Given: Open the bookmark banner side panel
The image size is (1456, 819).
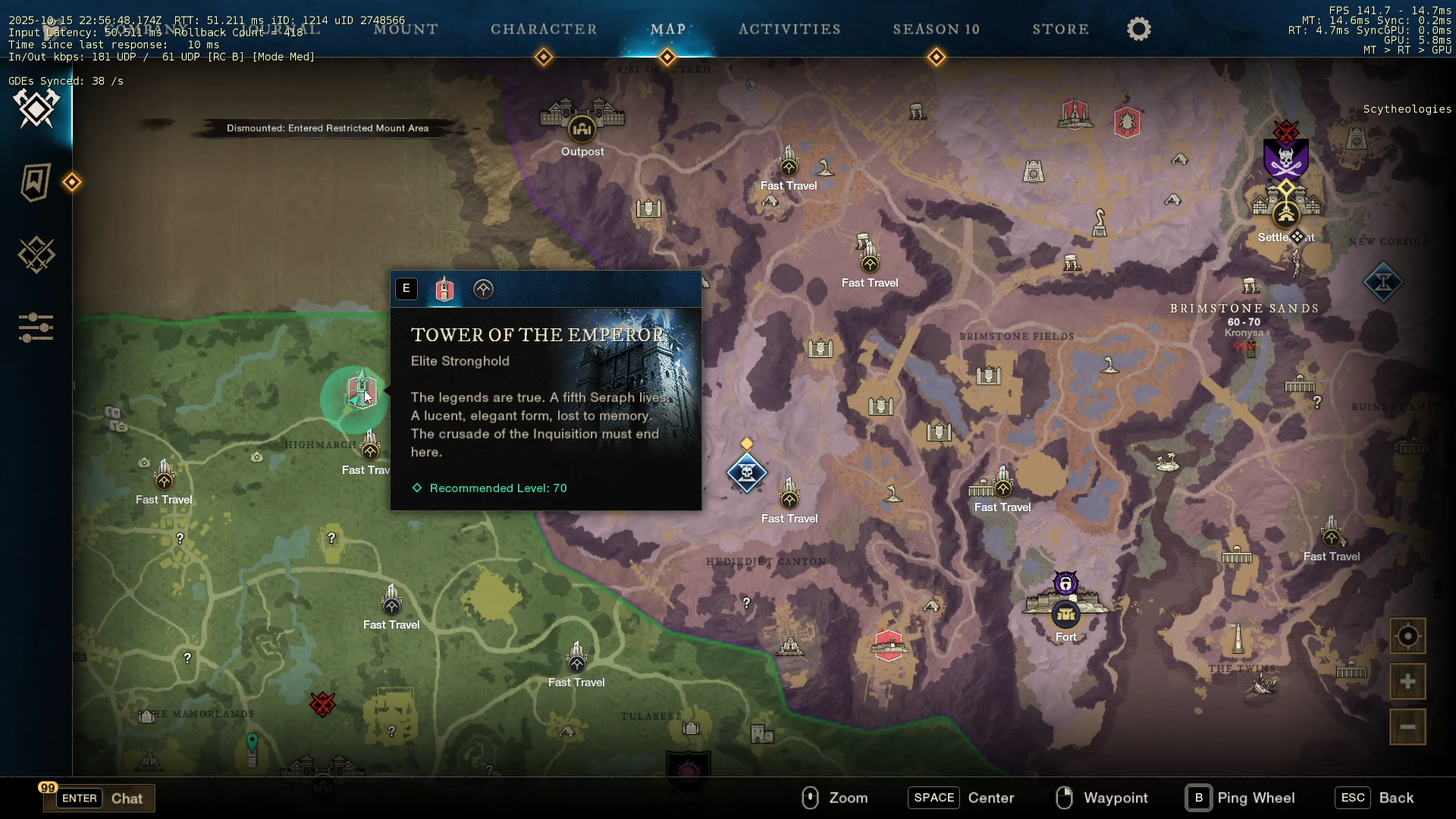Looking at the screenshot, I should [36, 182].
